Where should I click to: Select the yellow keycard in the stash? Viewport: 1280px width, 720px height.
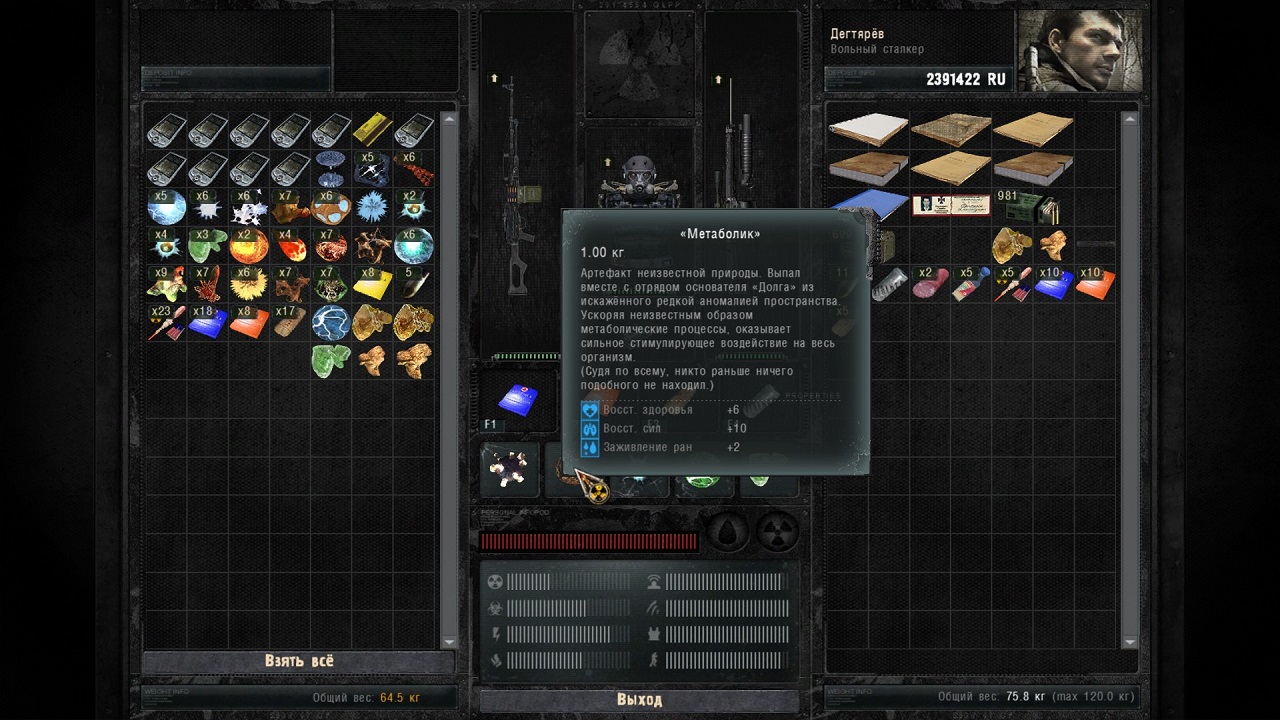(372, 130)
